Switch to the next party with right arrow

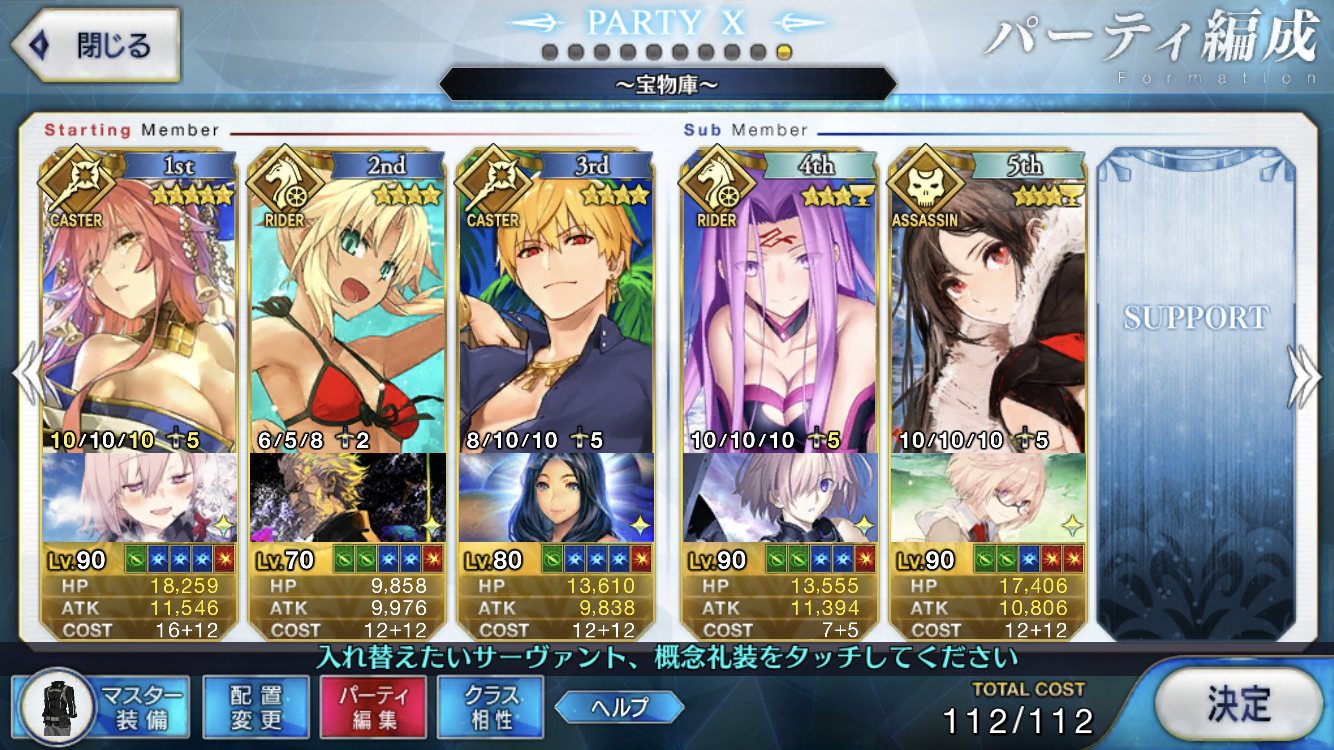[x=1305, y=377]
